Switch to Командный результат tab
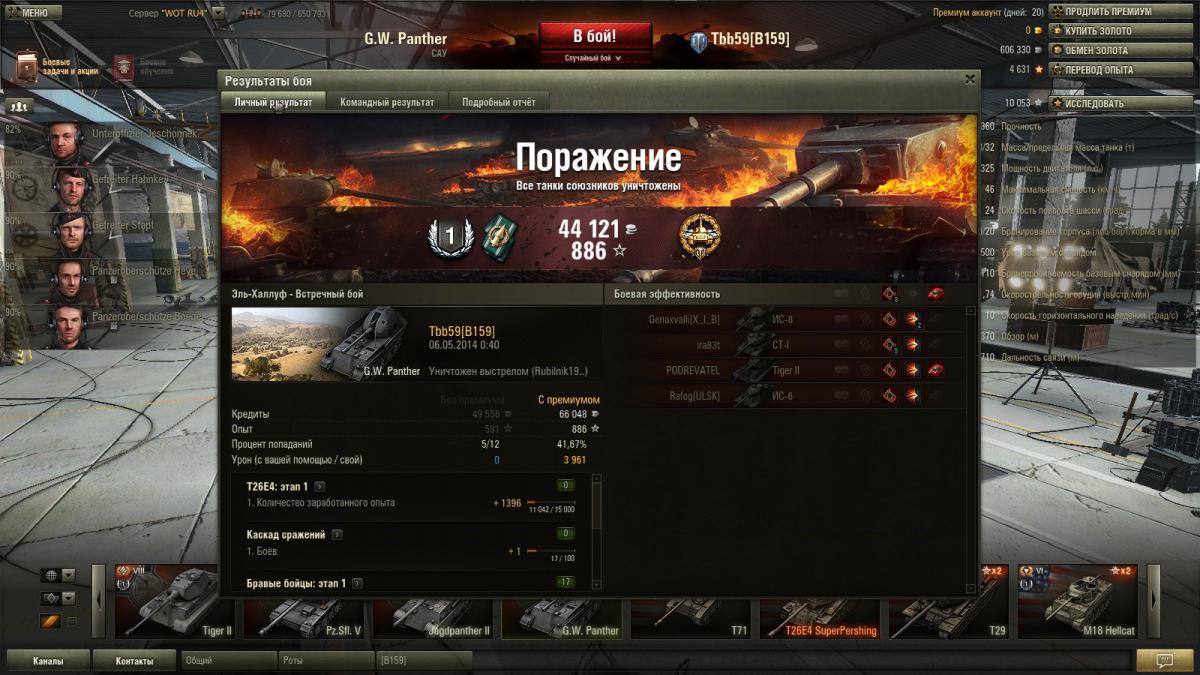Image resolution: width=1200 pixels, height=675 pixels. (x=387, y=102)
